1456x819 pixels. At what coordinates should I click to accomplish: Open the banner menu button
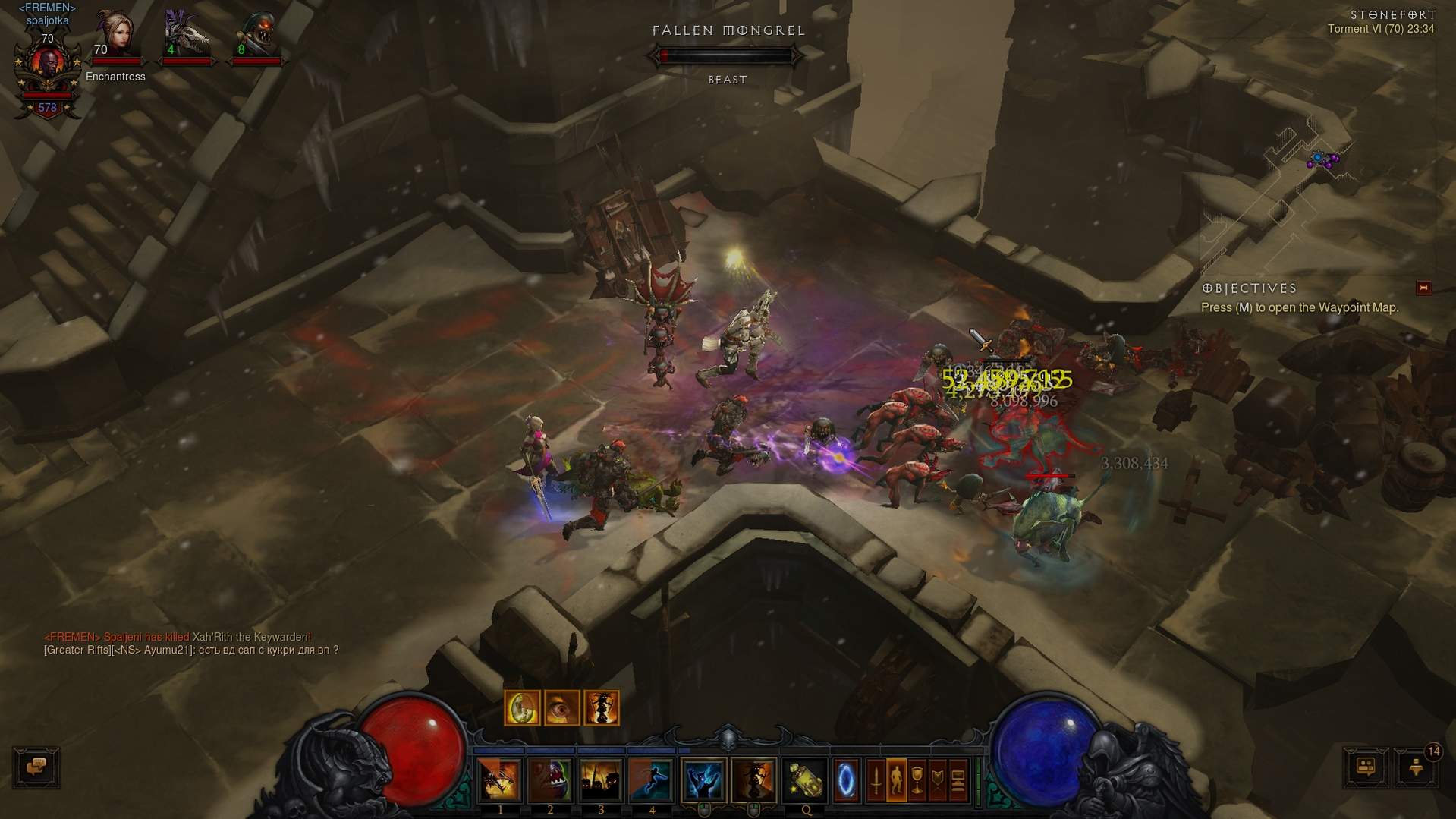pyautogui.click(x=937, y=780)
